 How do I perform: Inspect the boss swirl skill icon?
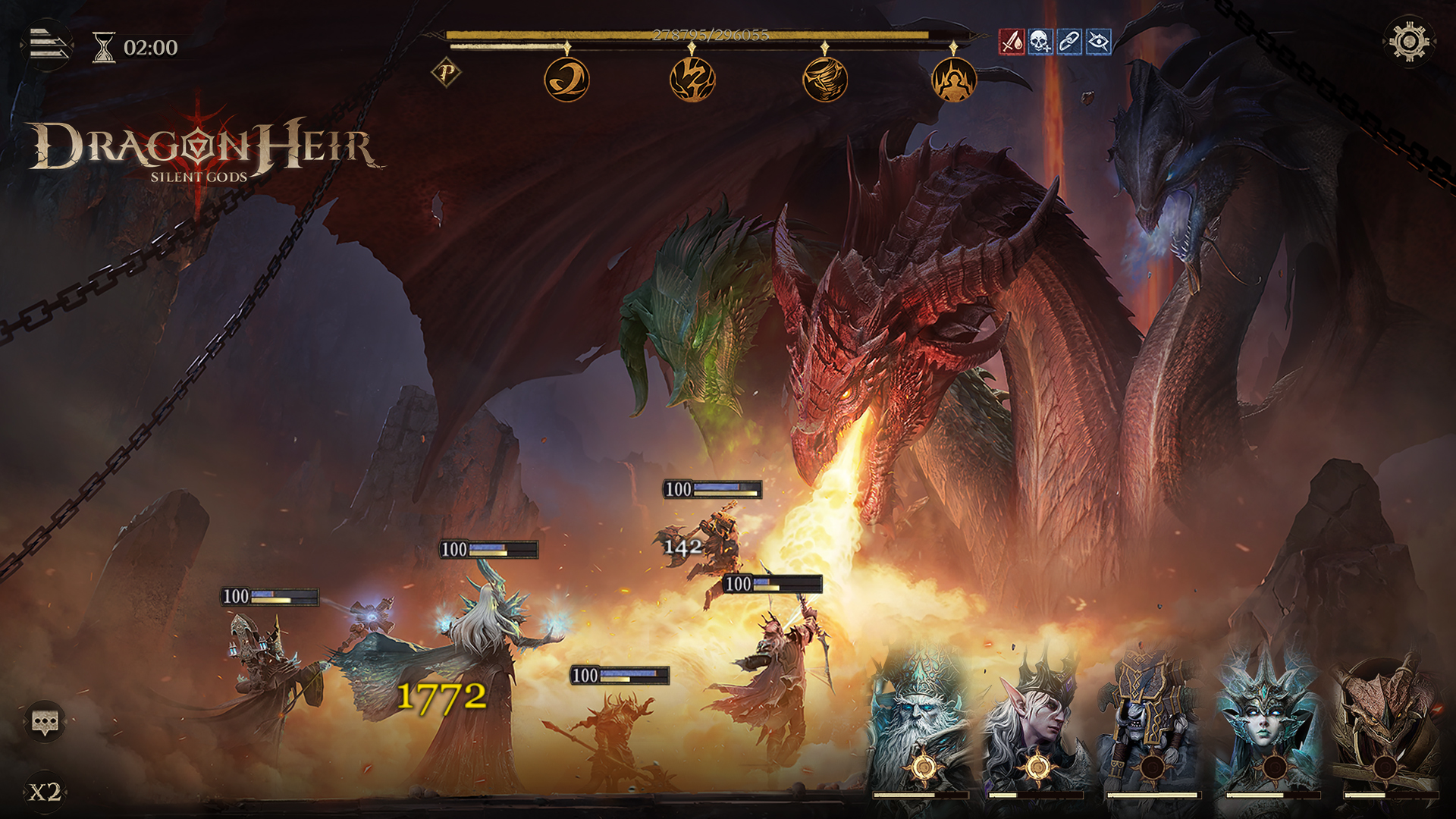click(x=566, y=80)
